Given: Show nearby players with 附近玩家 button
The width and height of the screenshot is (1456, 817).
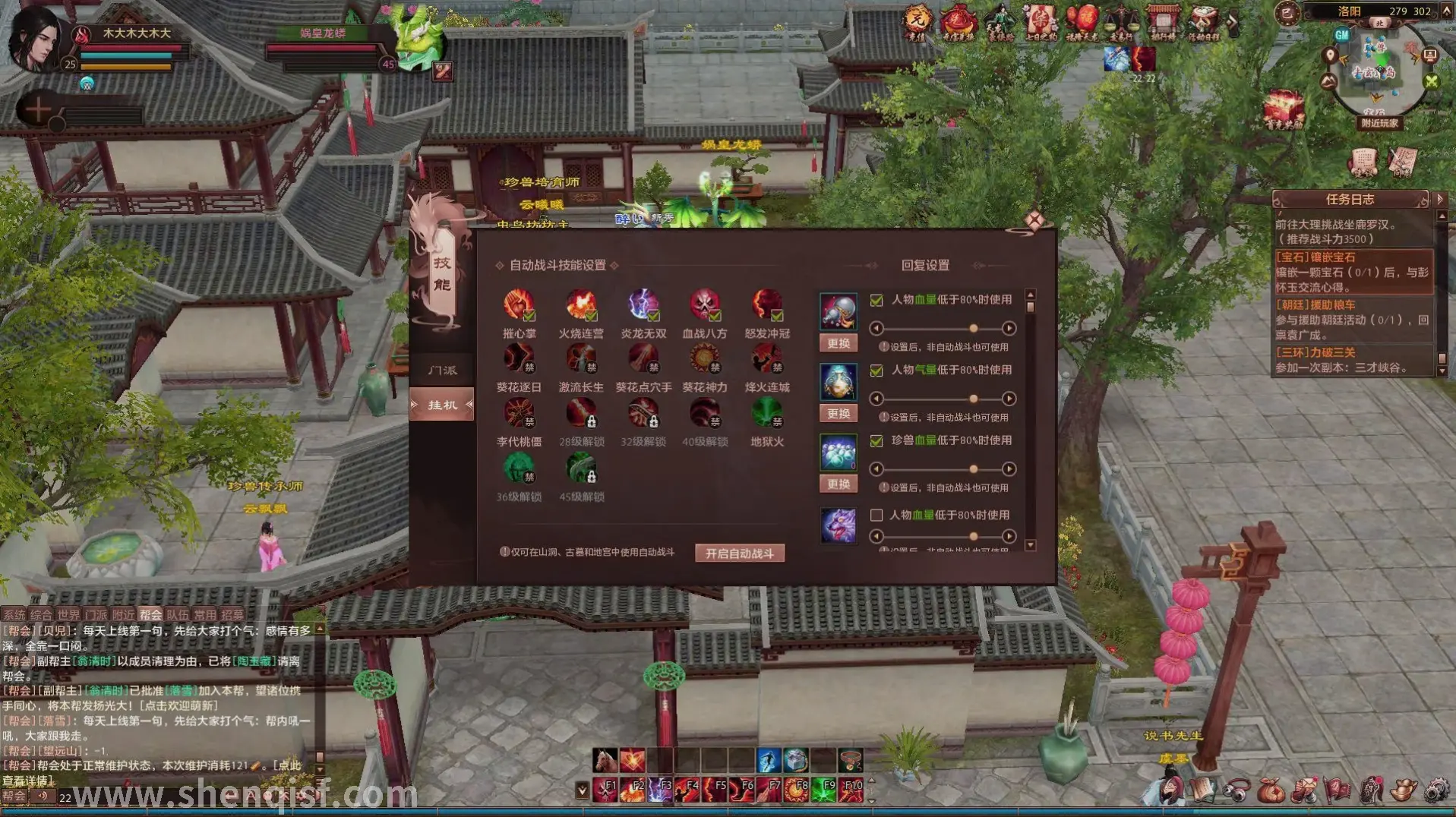Looking at the screenshot, I should [1379, 123].
